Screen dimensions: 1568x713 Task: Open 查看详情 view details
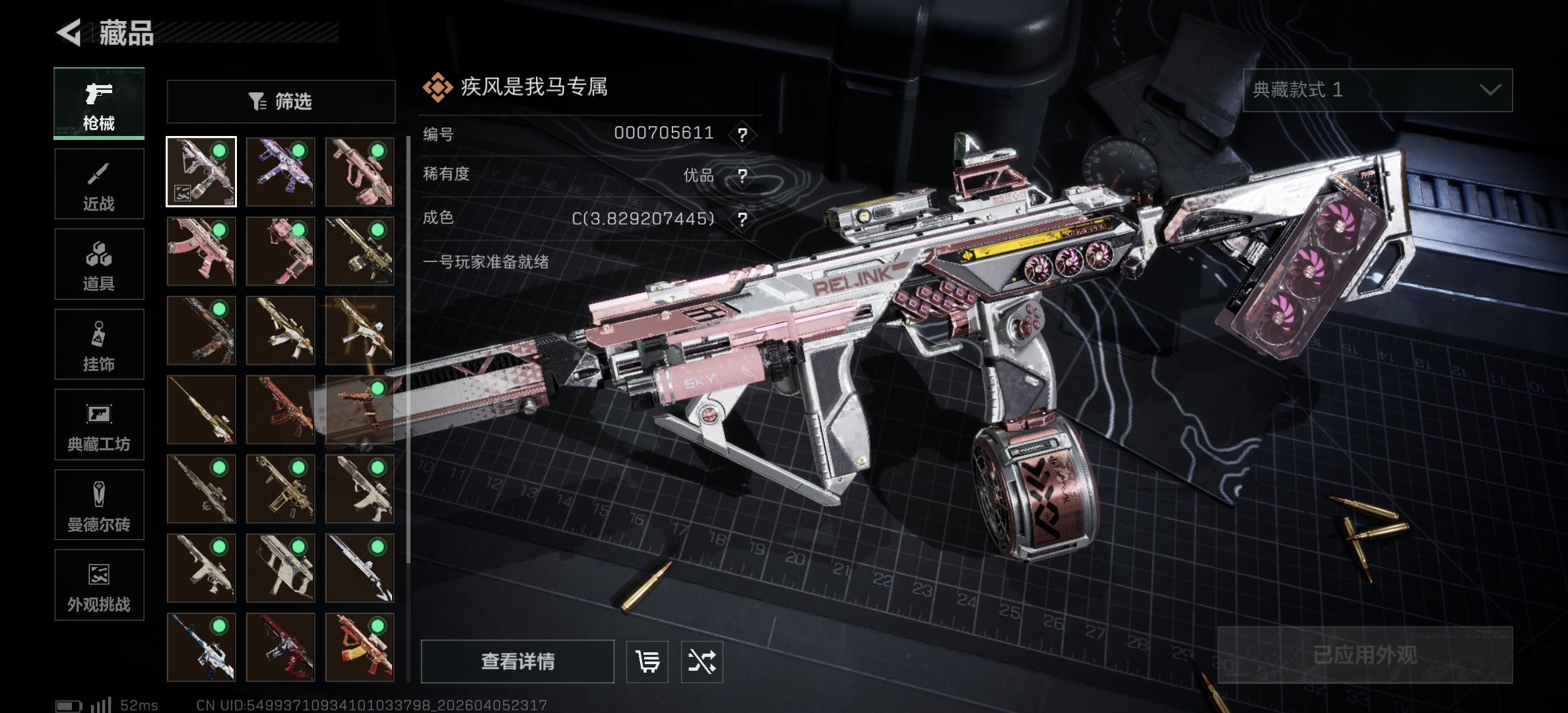[x=517, y=661]
